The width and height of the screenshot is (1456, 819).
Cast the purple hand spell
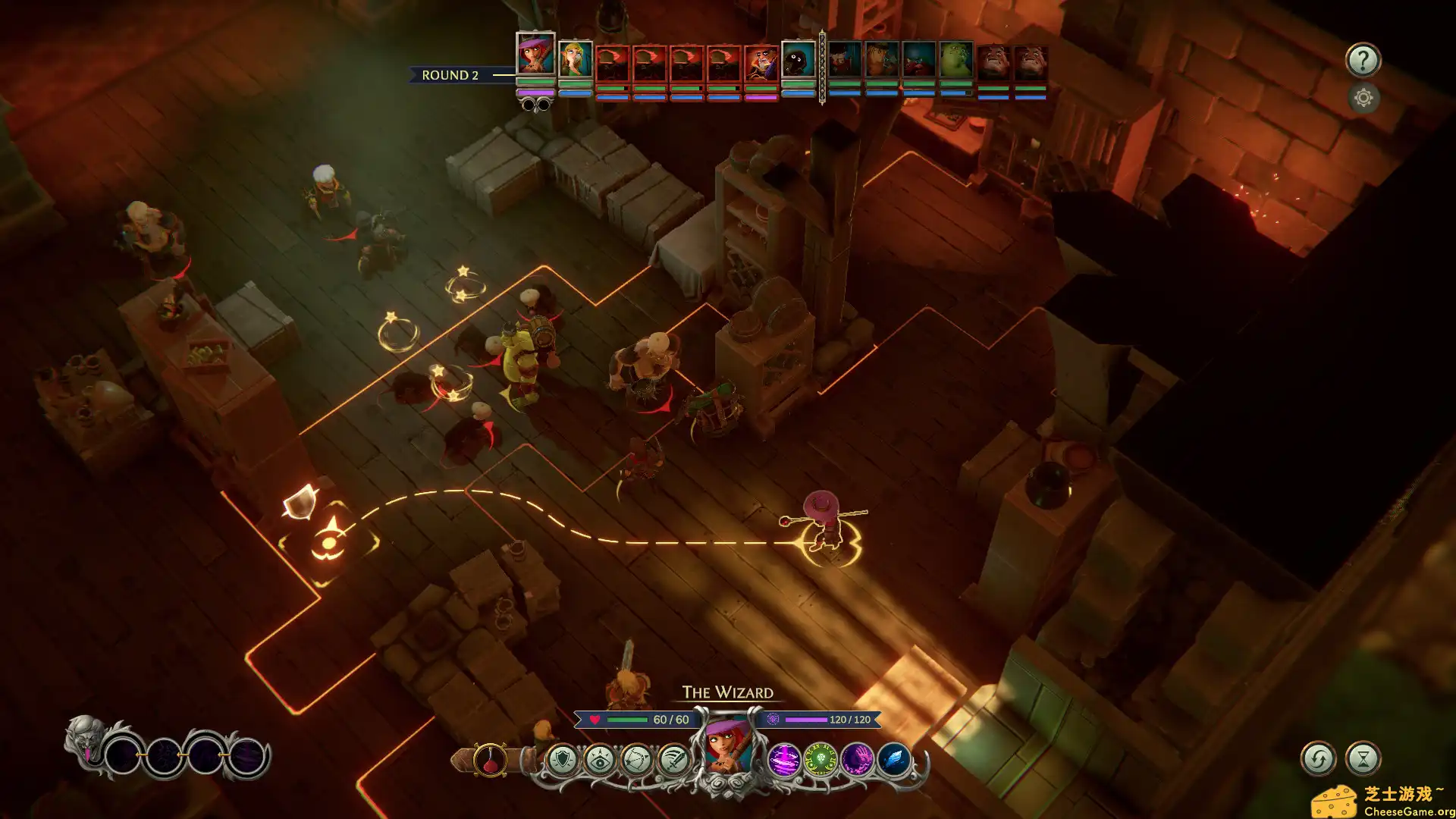click(x=857, y=760)
